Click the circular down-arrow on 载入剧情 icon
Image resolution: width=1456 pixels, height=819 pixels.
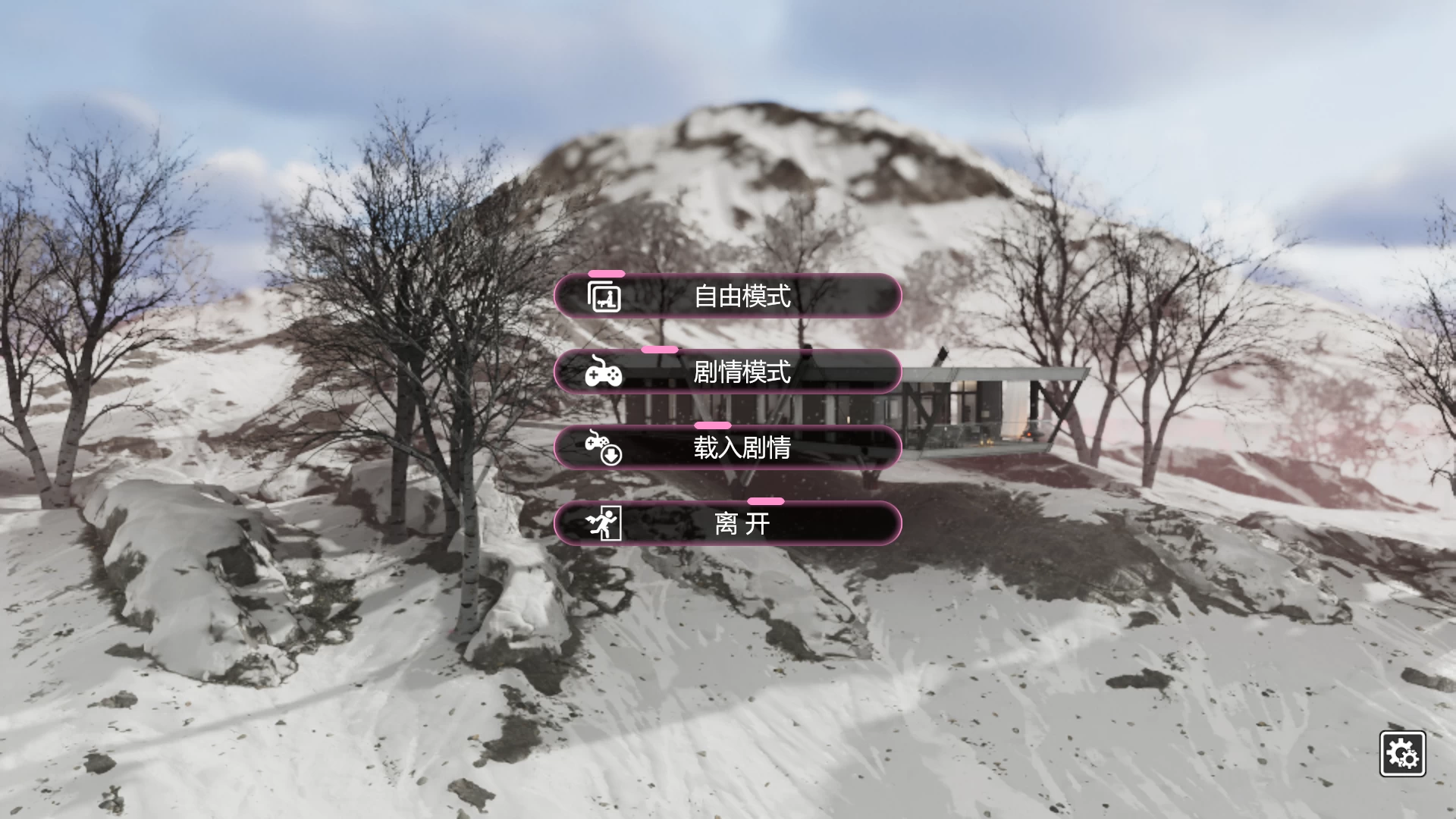(x=611, y=454)
